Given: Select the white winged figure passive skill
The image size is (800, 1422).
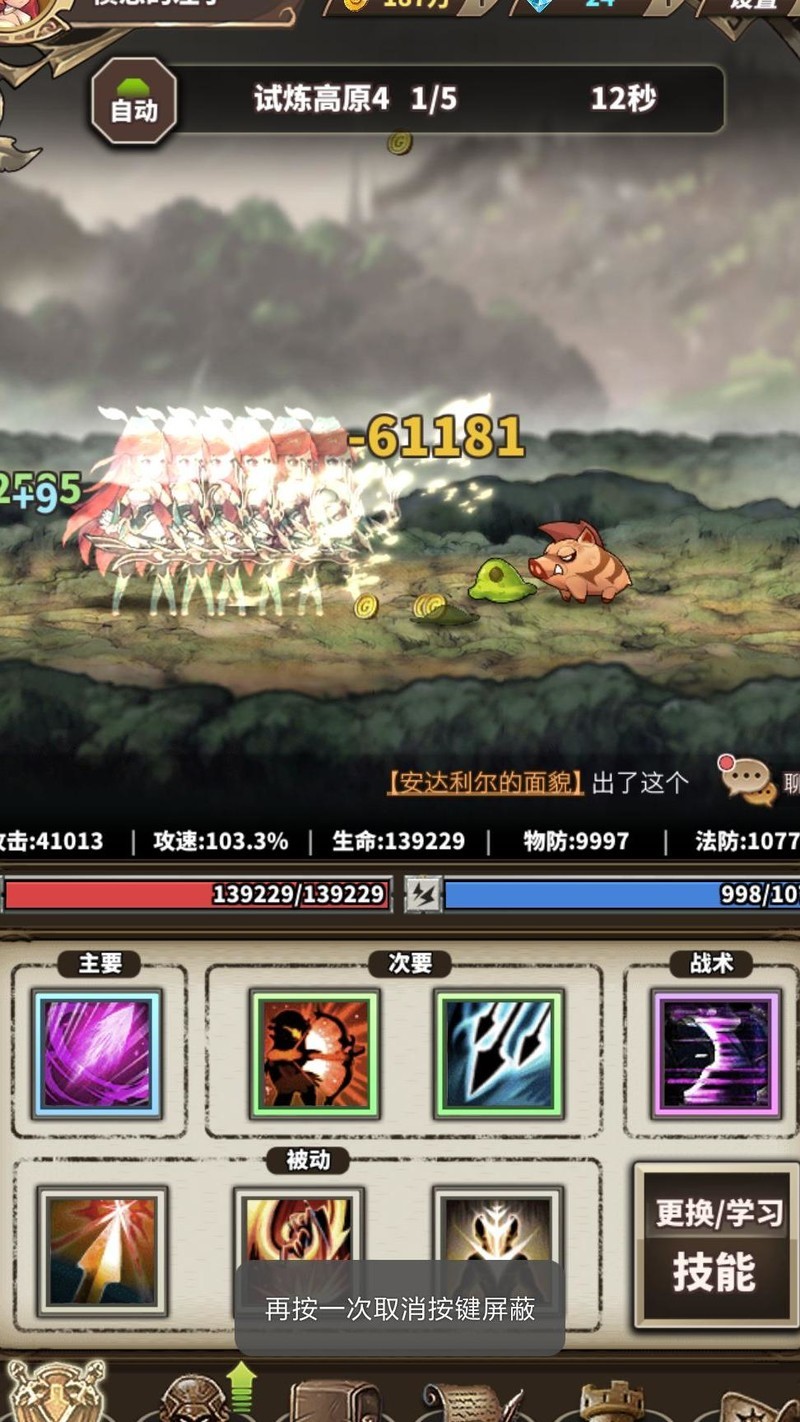Looking at the screenshot, I should tap(497, 1230).
